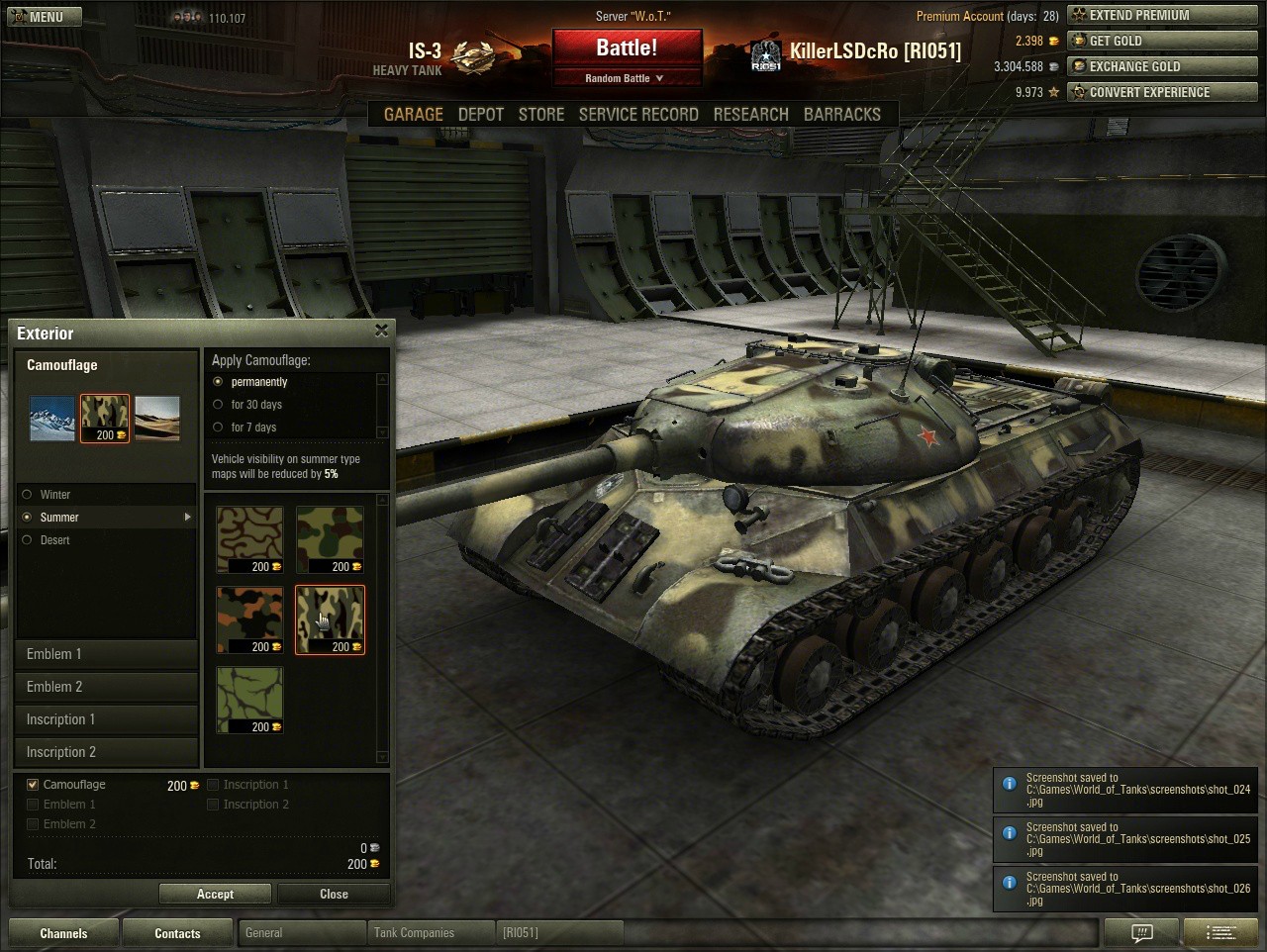The image size is (1267, 952).
Task: Open the Contacts panel
Action: click(x=177, y=933)
